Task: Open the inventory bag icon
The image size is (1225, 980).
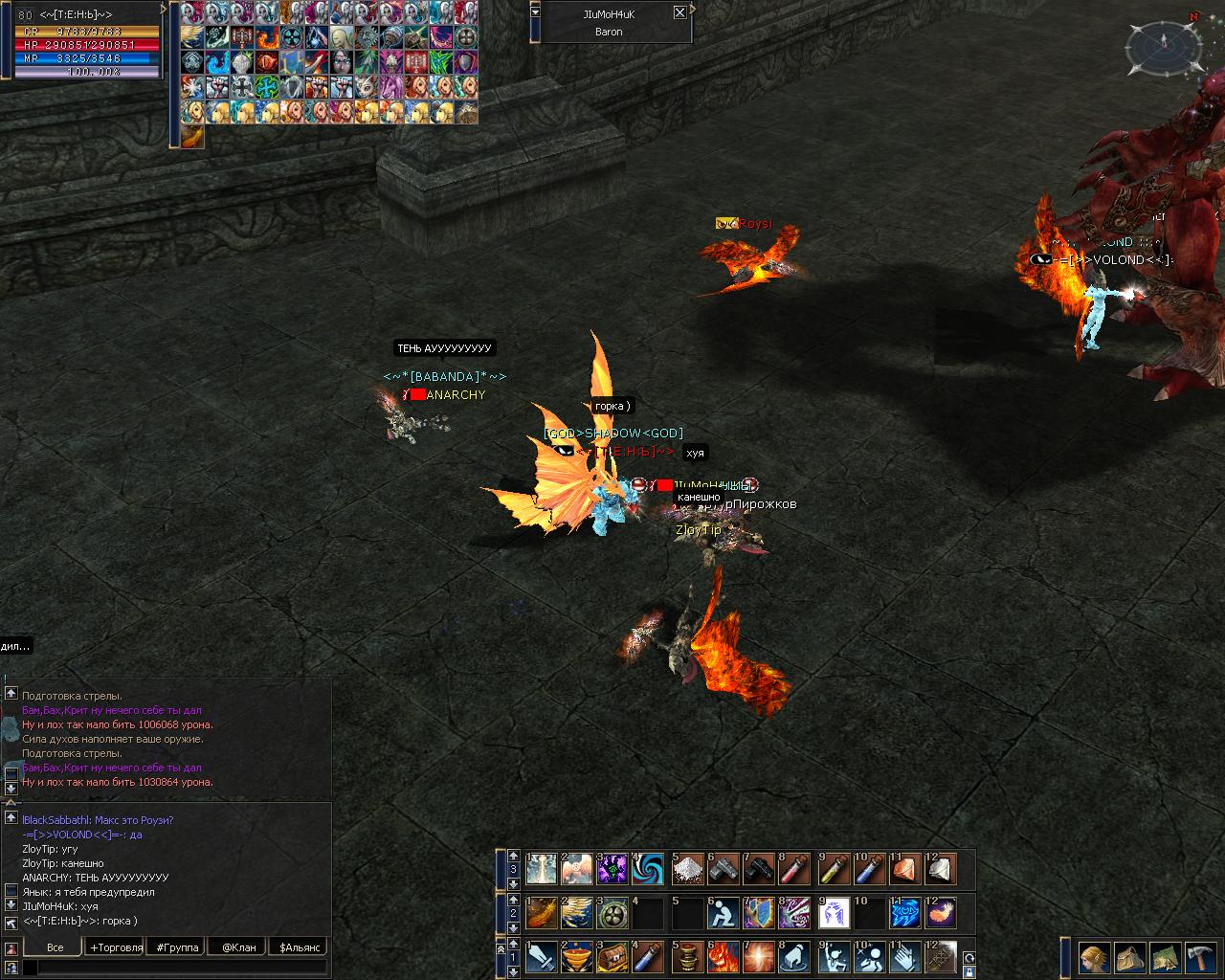Action: [1130, 957]
